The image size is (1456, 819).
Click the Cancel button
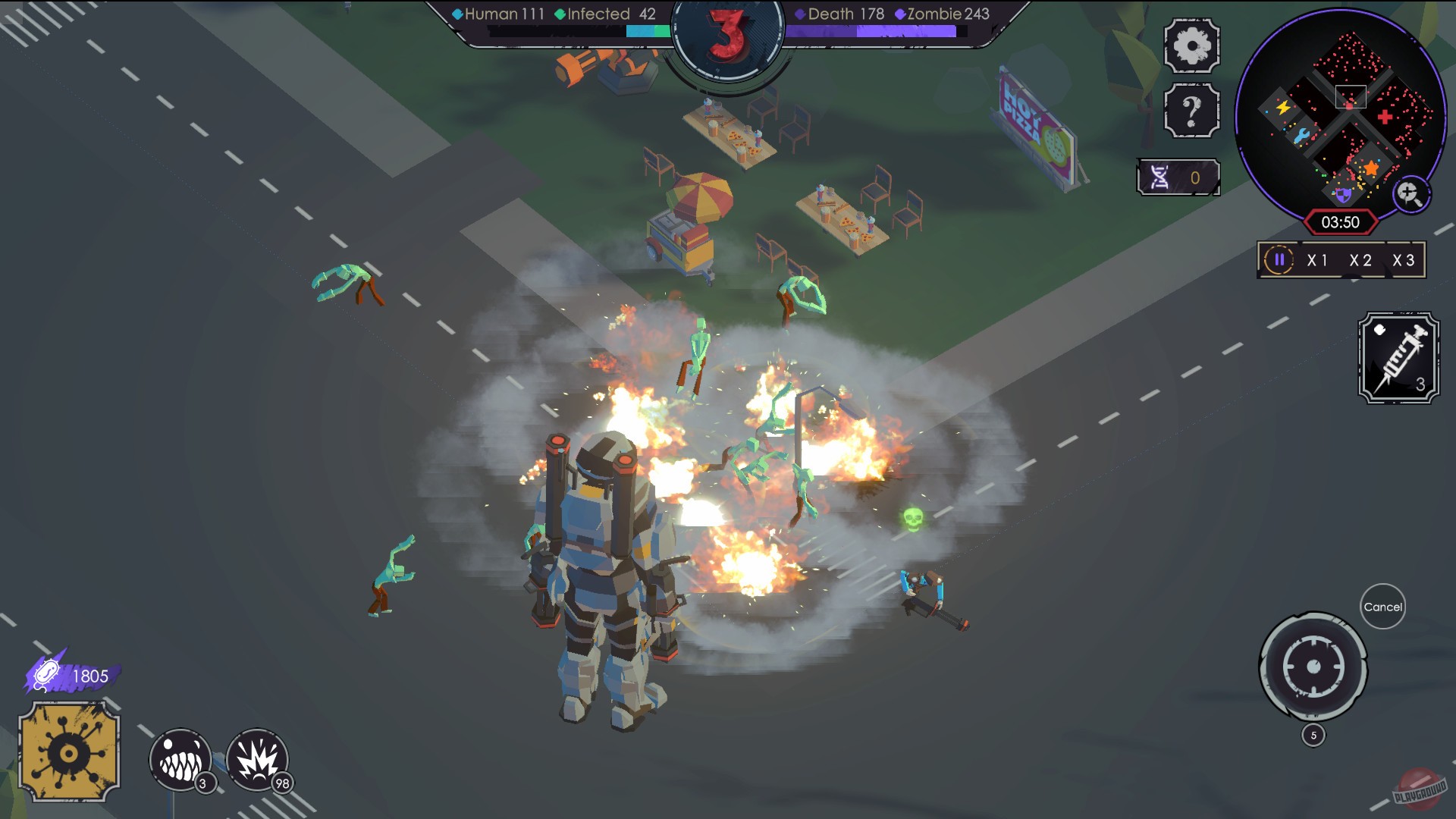pos(1383,607)
